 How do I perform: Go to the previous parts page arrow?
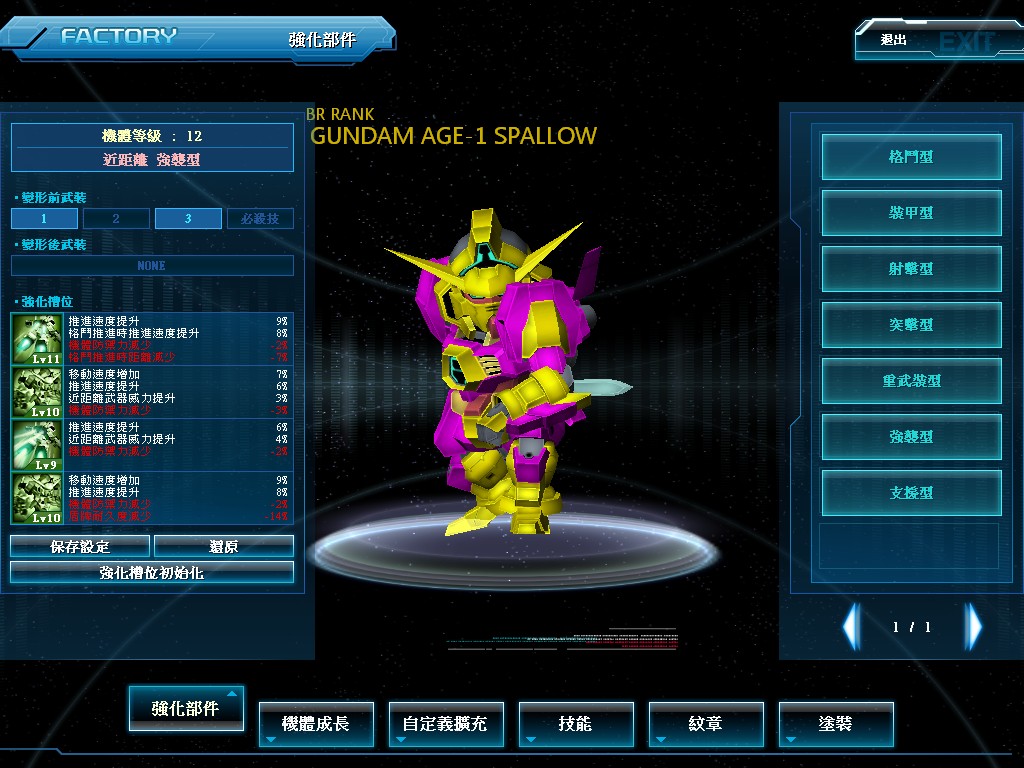click(x=851, y=627)
